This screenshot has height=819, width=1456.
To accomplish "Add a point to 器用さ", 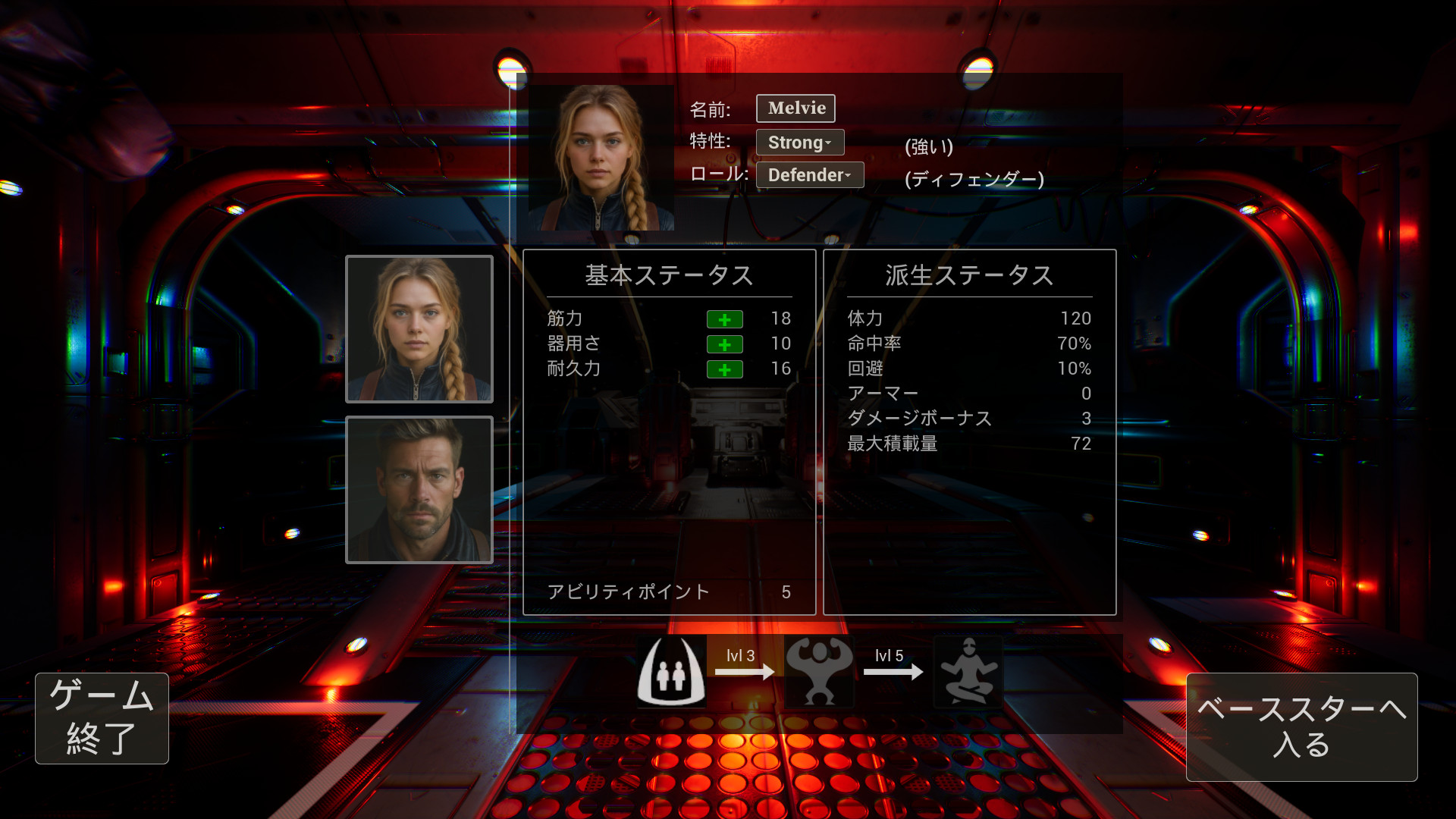I will [724, 344].
